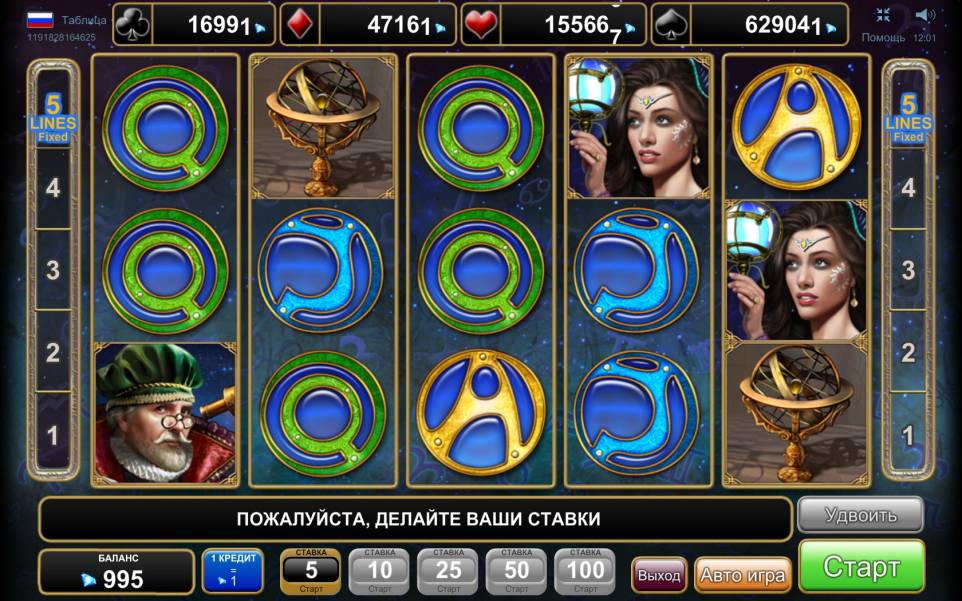
Task: Toggle the sound speaker icon
Action: pos(925,15)
